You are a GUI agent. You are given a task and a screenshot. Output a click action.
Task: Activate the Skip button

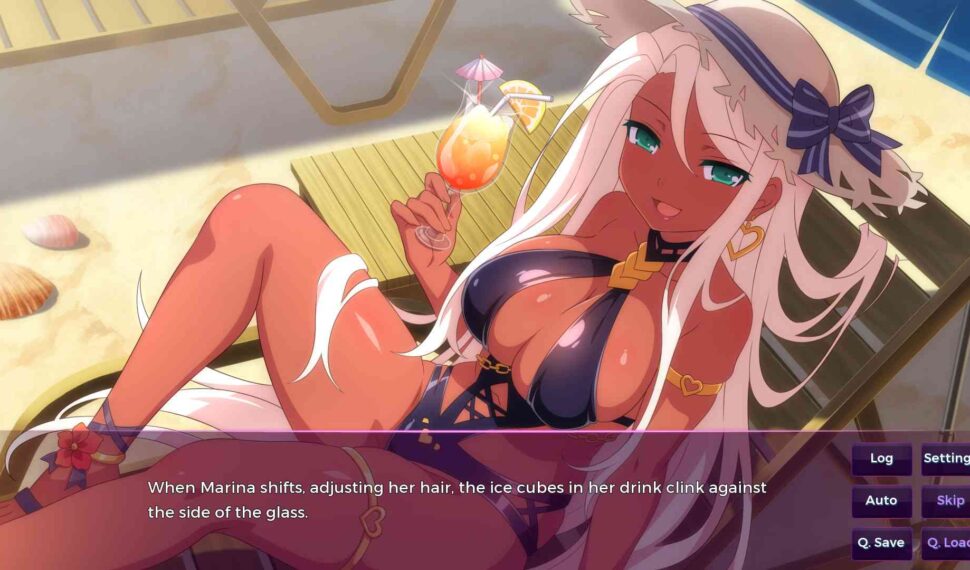click(947, 501)
